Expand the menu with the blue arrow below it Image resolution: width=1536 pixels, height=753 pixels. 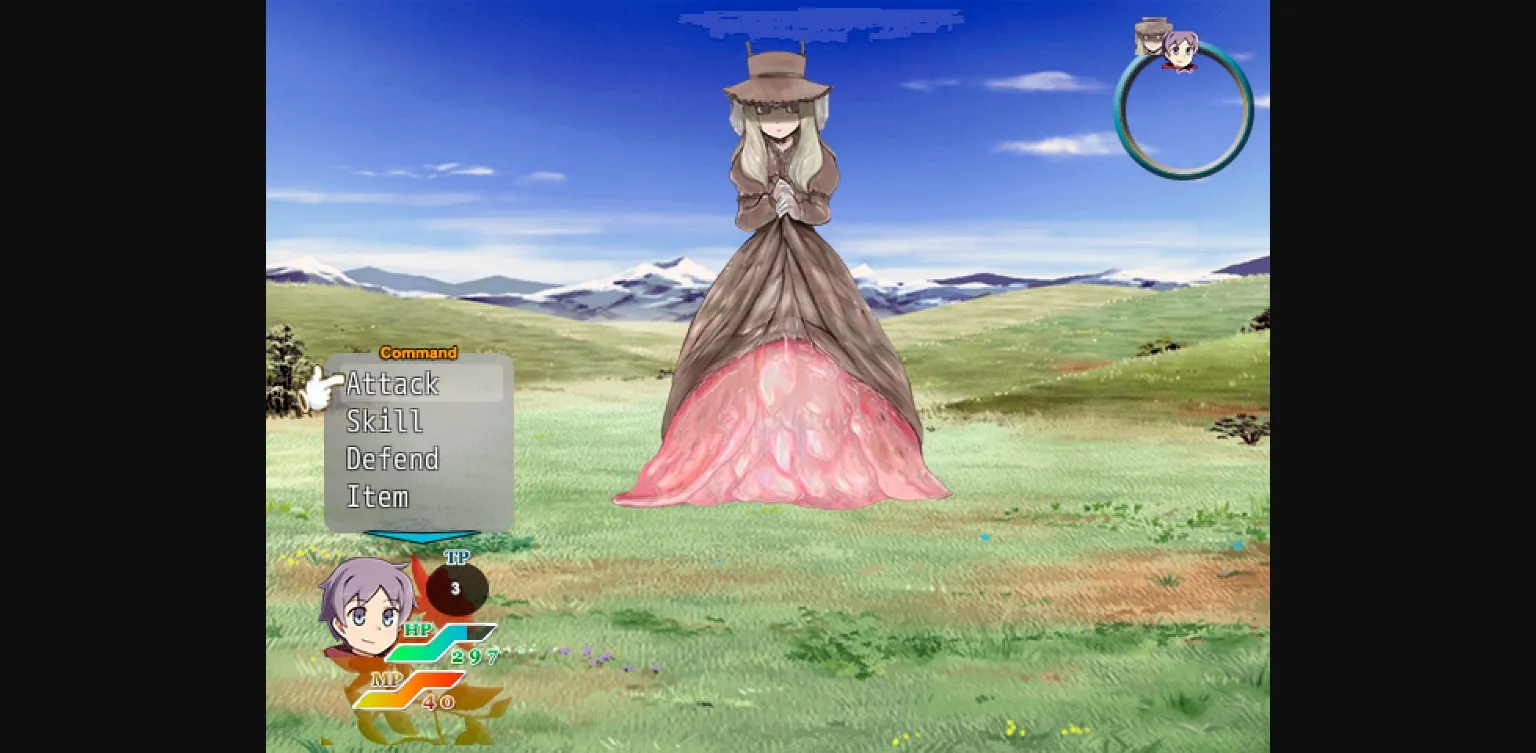(x=424, y=538)
